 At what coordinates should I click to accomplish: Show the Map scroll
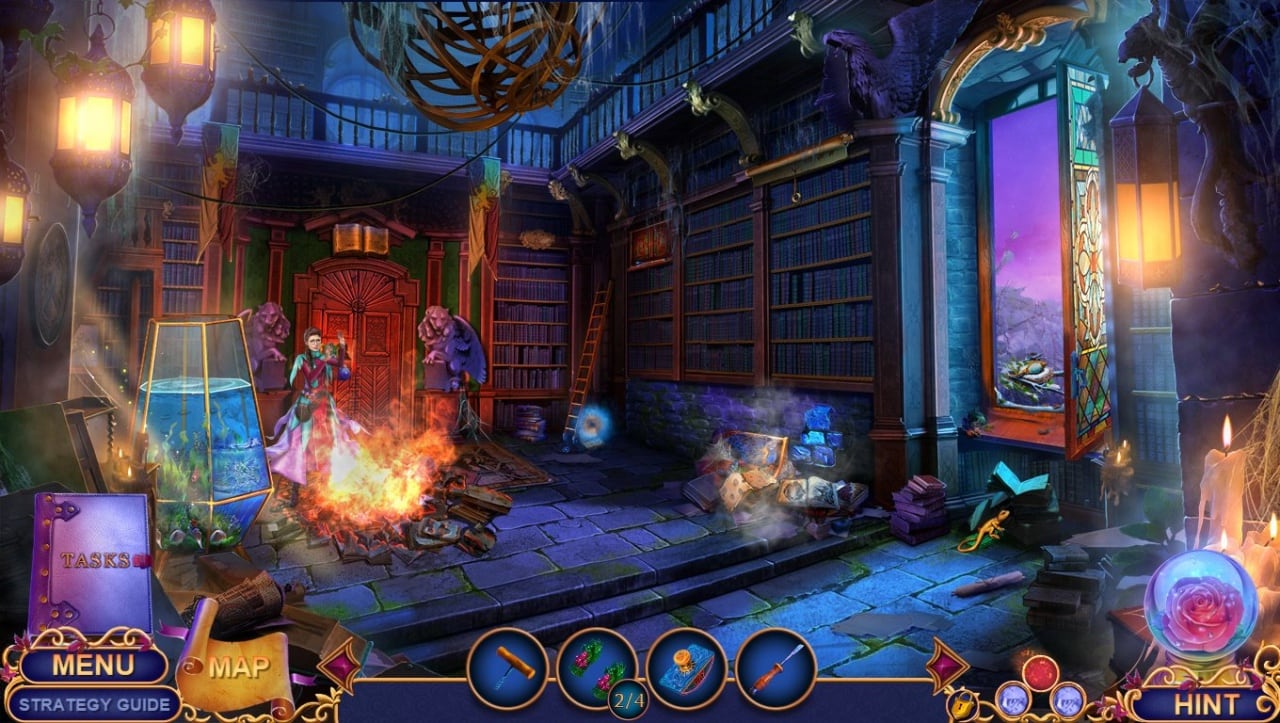coord(237,667)
